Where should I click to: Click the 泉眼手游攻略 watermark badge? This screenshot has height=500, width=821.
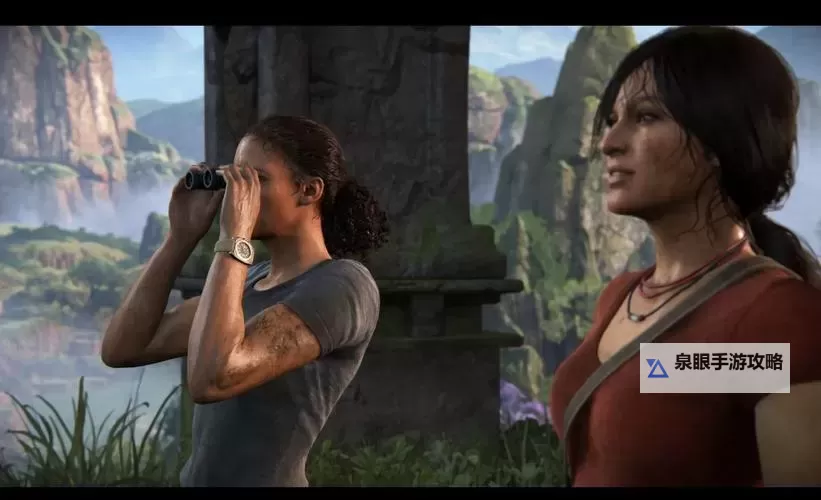tap(714, 367)
